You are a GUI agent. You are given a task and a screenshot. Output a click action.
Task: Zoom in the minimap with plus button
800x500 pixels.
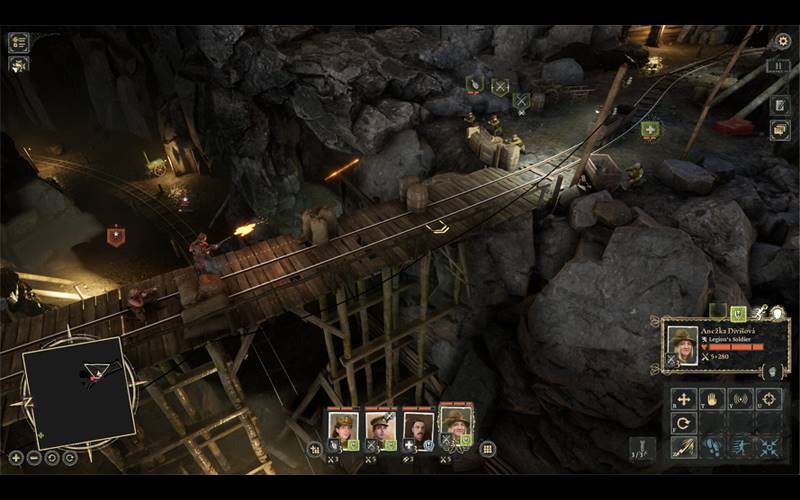pos(16,458)
